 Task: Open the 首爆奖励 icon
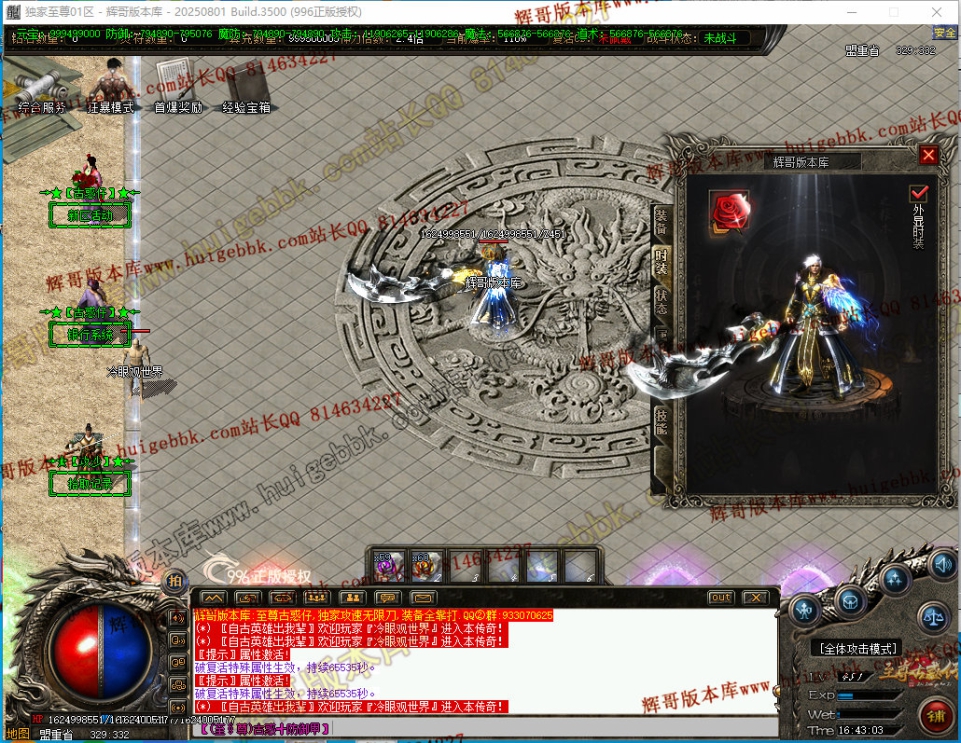coord(178,88)
